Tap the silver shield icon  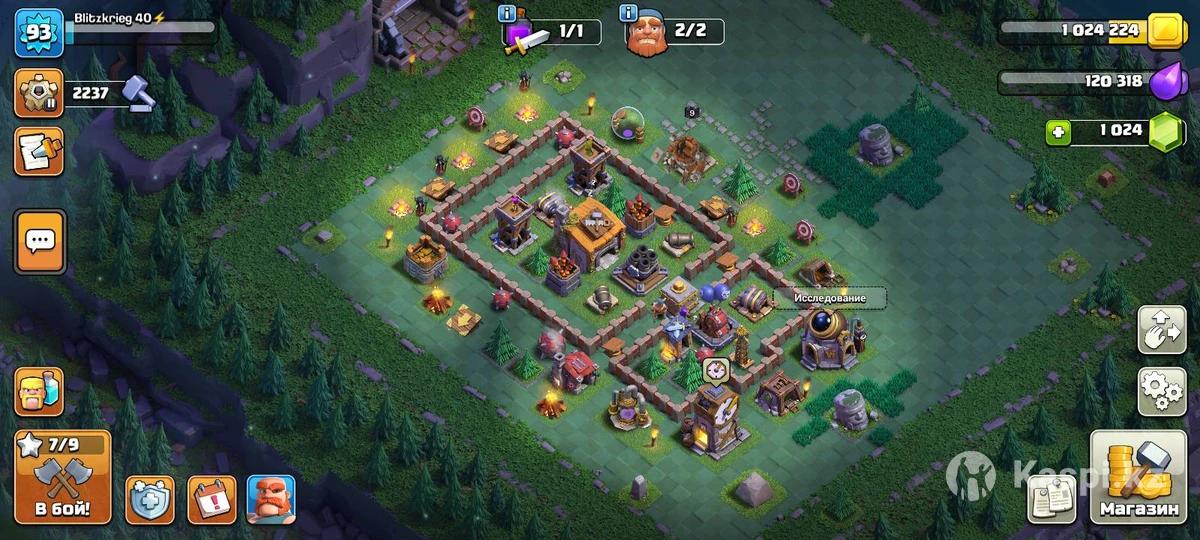pyautogui.click(x=150, y=498)
